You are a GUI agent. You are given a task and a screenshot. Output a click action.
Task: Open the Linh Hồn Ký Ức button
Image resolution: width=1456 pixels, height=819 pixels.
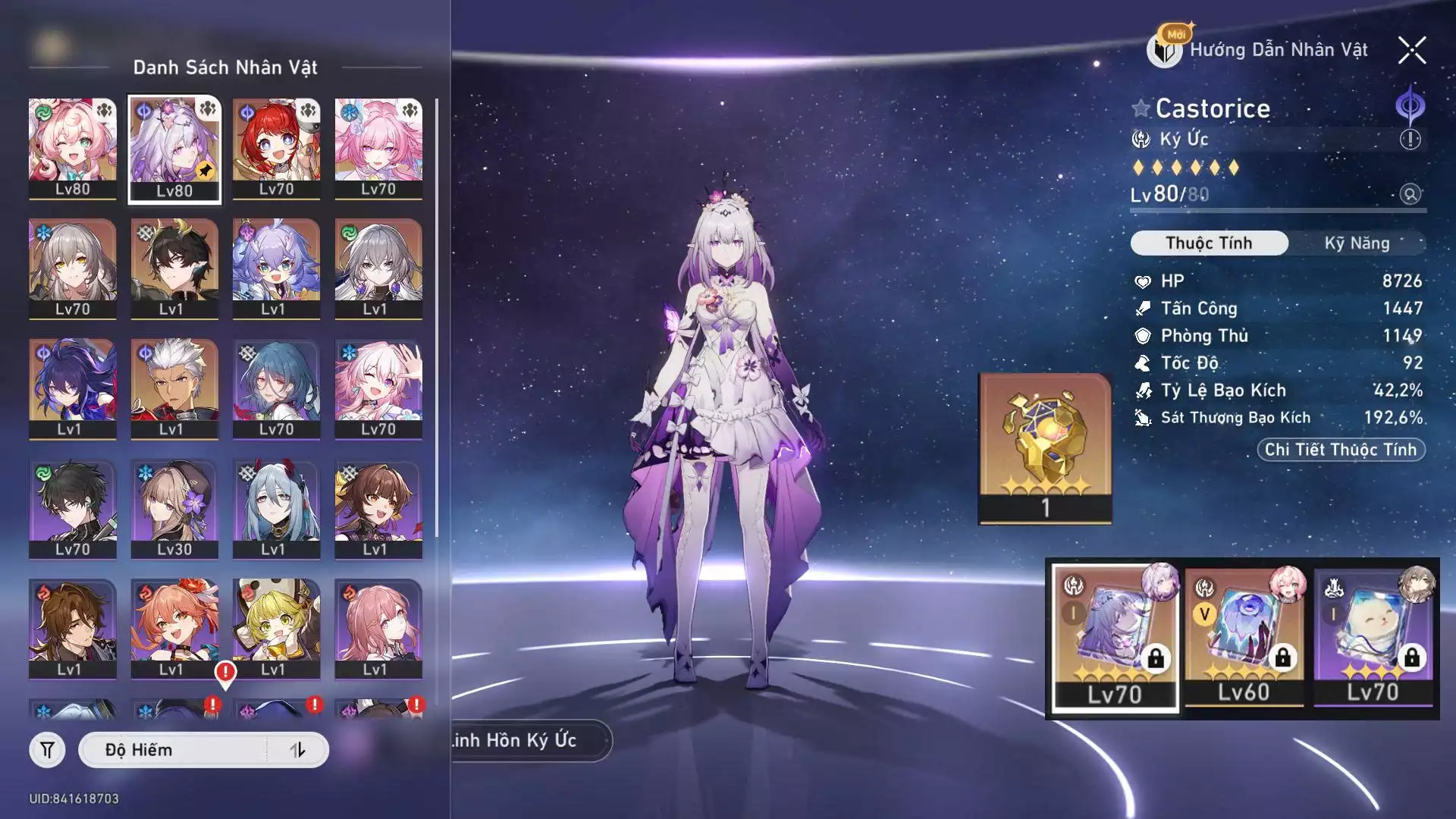coord(523,740)
